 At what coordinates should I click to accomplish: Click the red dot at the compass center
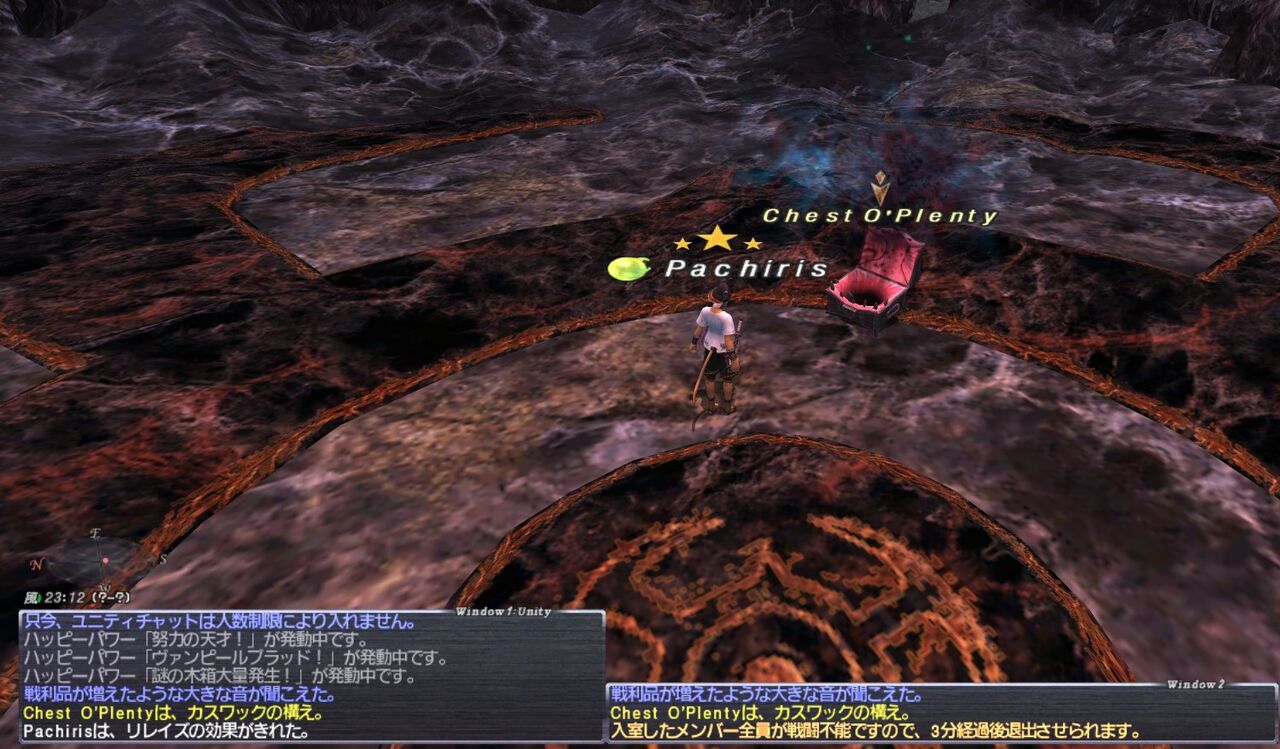pos(106,561)
